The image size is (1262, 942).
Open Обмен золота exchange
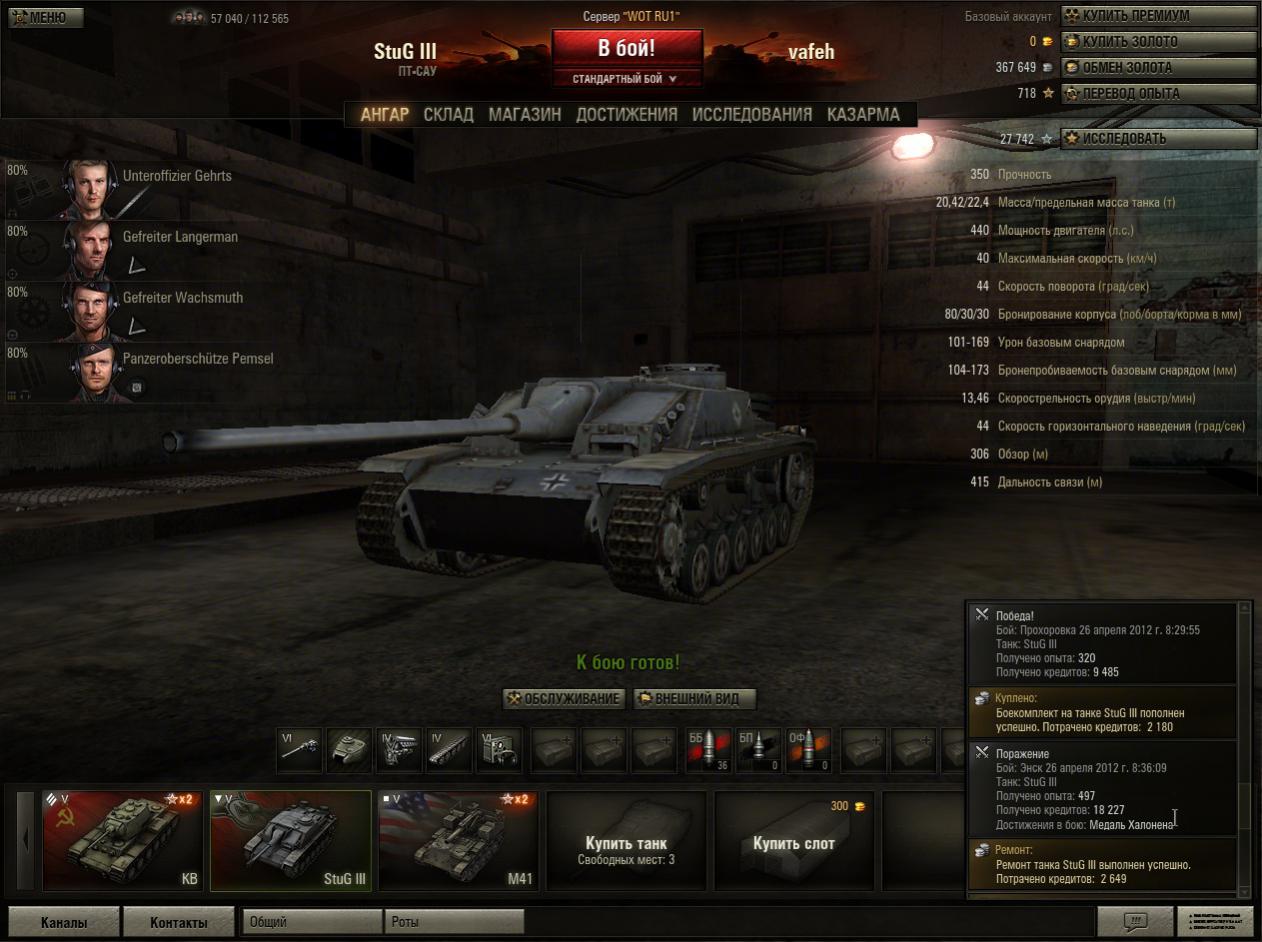point(1158,68)
